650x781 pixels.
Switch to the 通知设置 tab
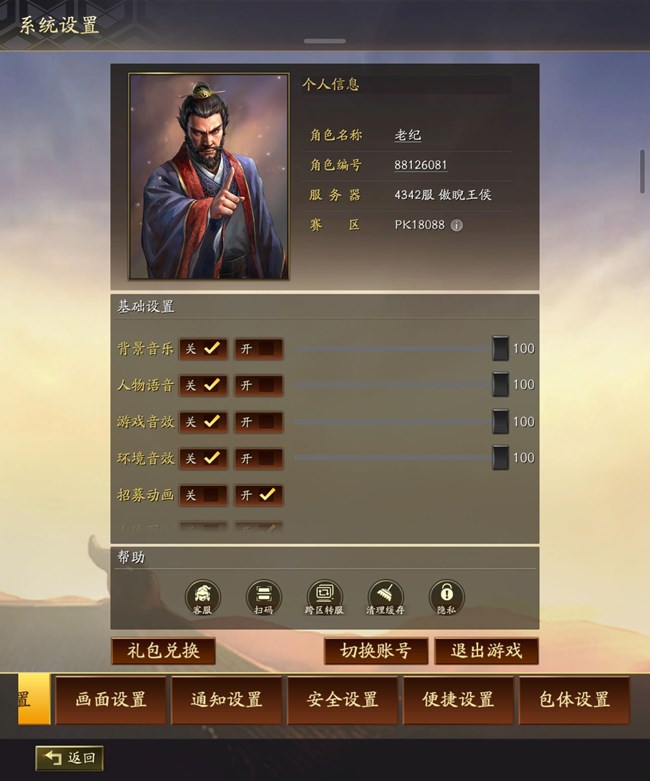227,700
